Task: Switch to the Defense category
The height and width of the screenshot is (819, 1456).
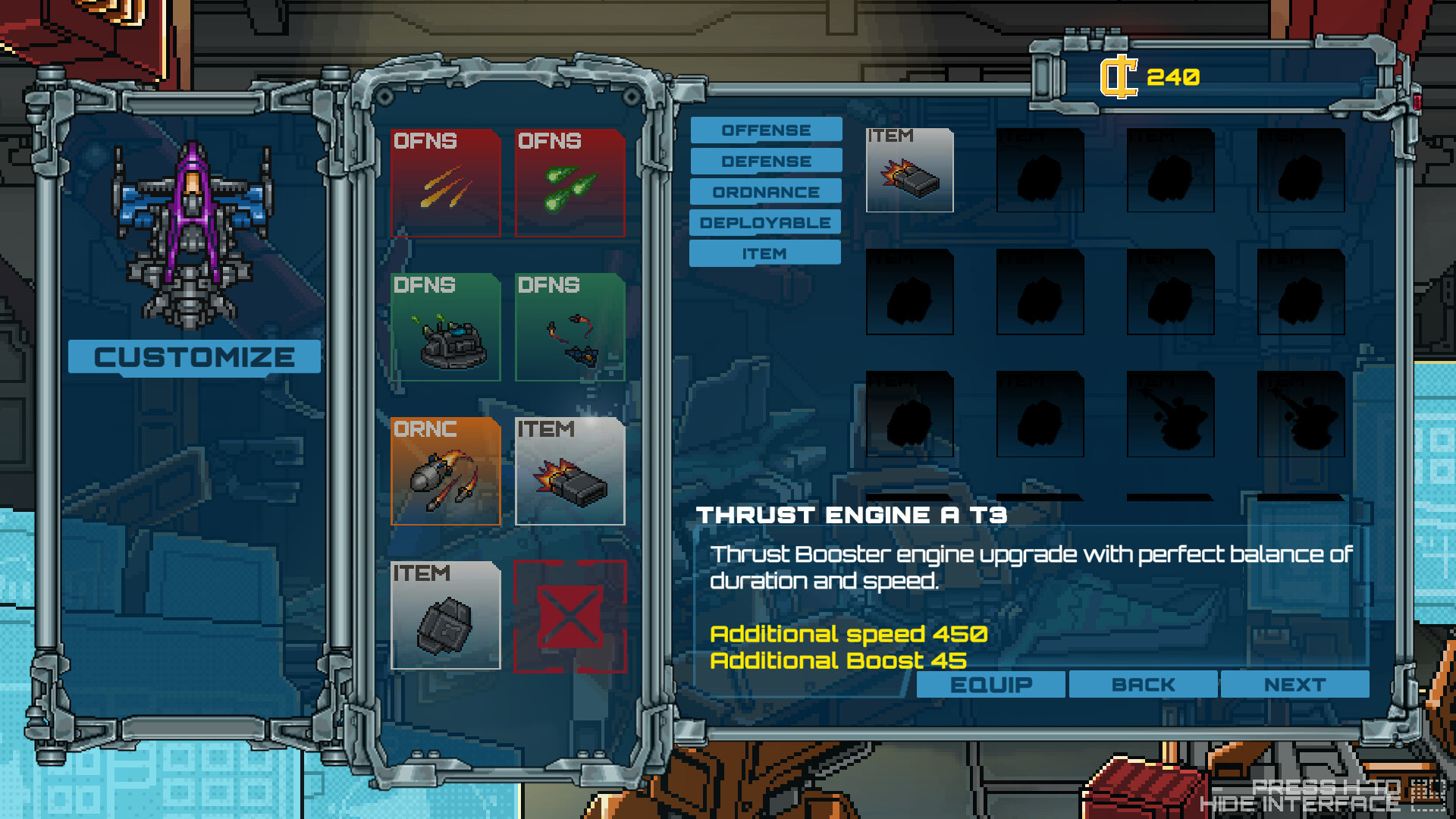Action: (x=766, y=161)
